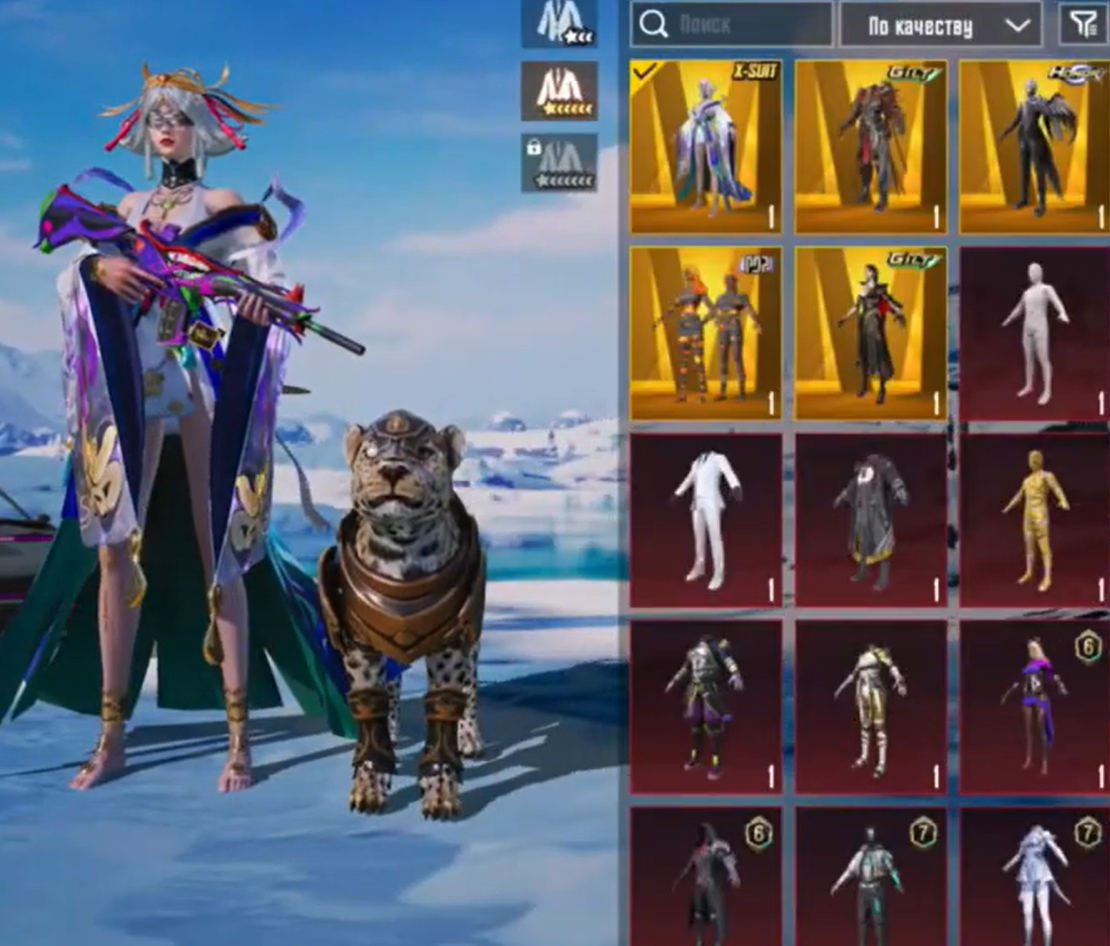Select the orange two-character outfit set

tap(706, 333)
